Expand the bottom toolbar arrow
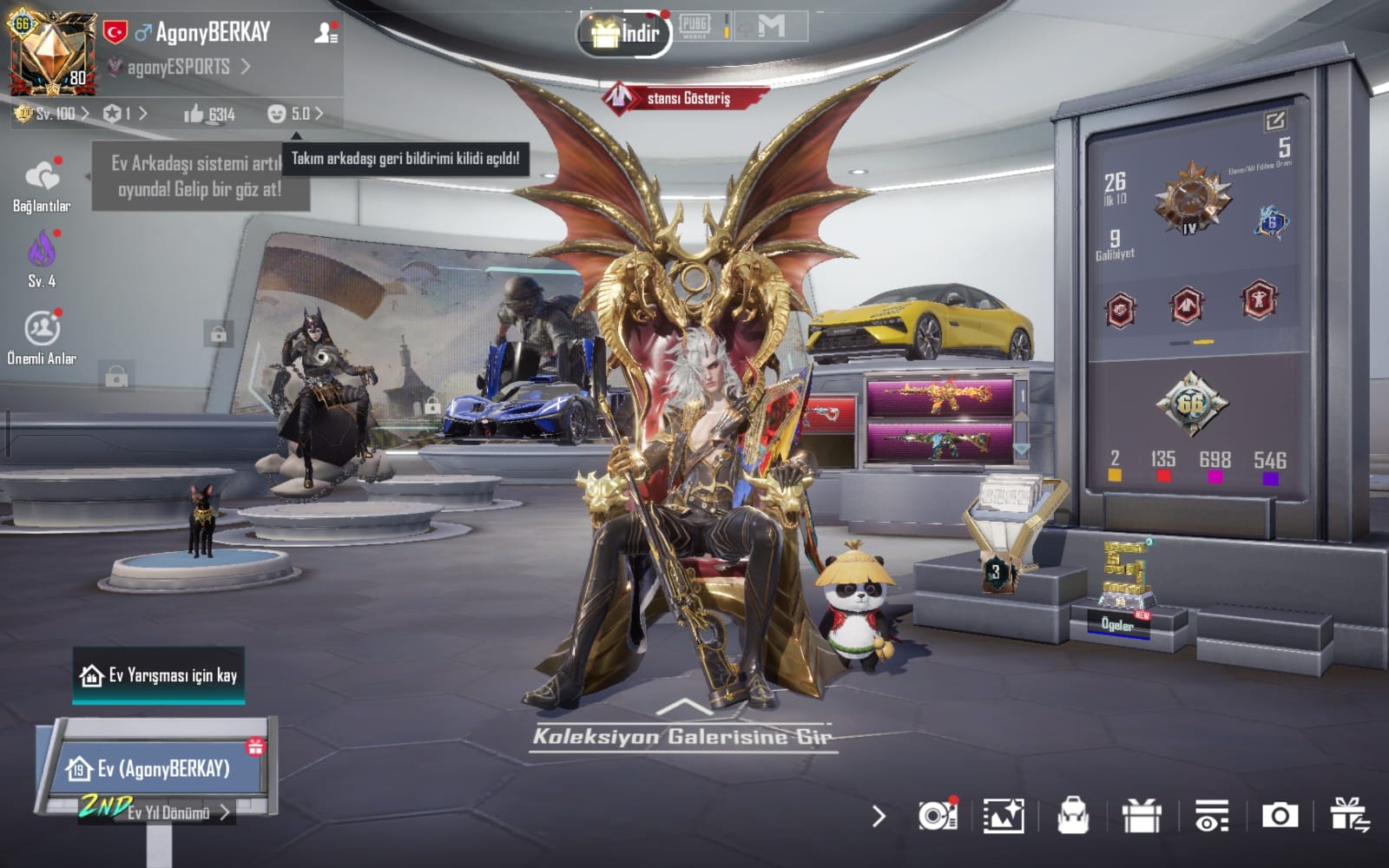This screenshot has height=868, width=1389. point(879,816)
